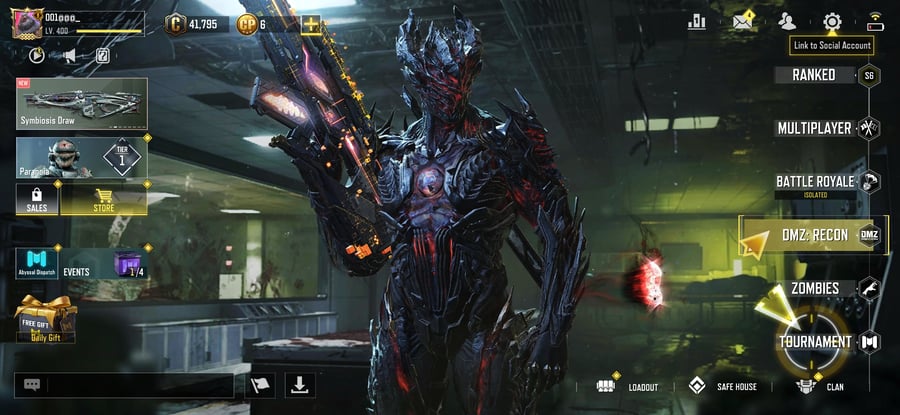Open the Store button
The height and width of the screenshot is (415, 900).
(104, 200)
